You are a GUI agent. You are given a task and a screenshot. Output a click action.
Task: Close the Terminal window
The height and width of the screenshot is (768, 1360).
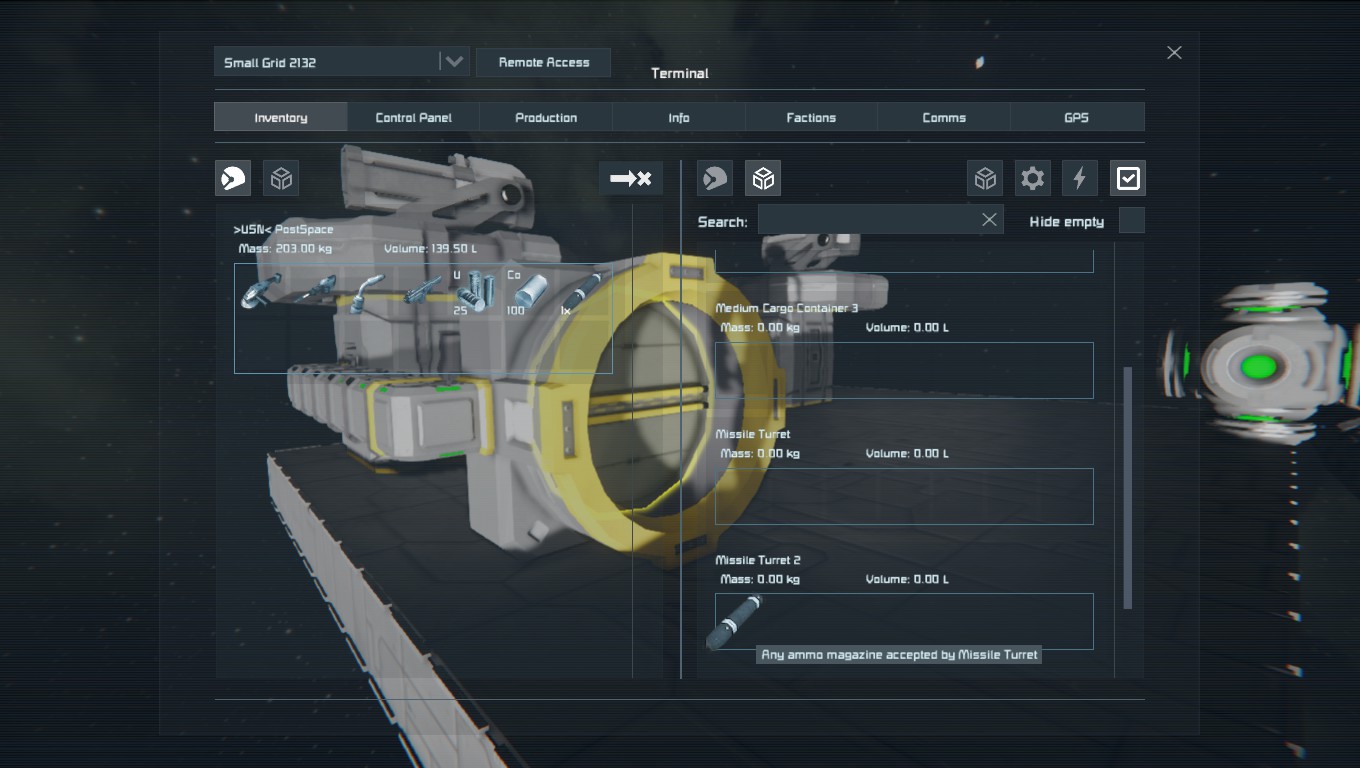pyautogui.click(x=1174, y=53)
